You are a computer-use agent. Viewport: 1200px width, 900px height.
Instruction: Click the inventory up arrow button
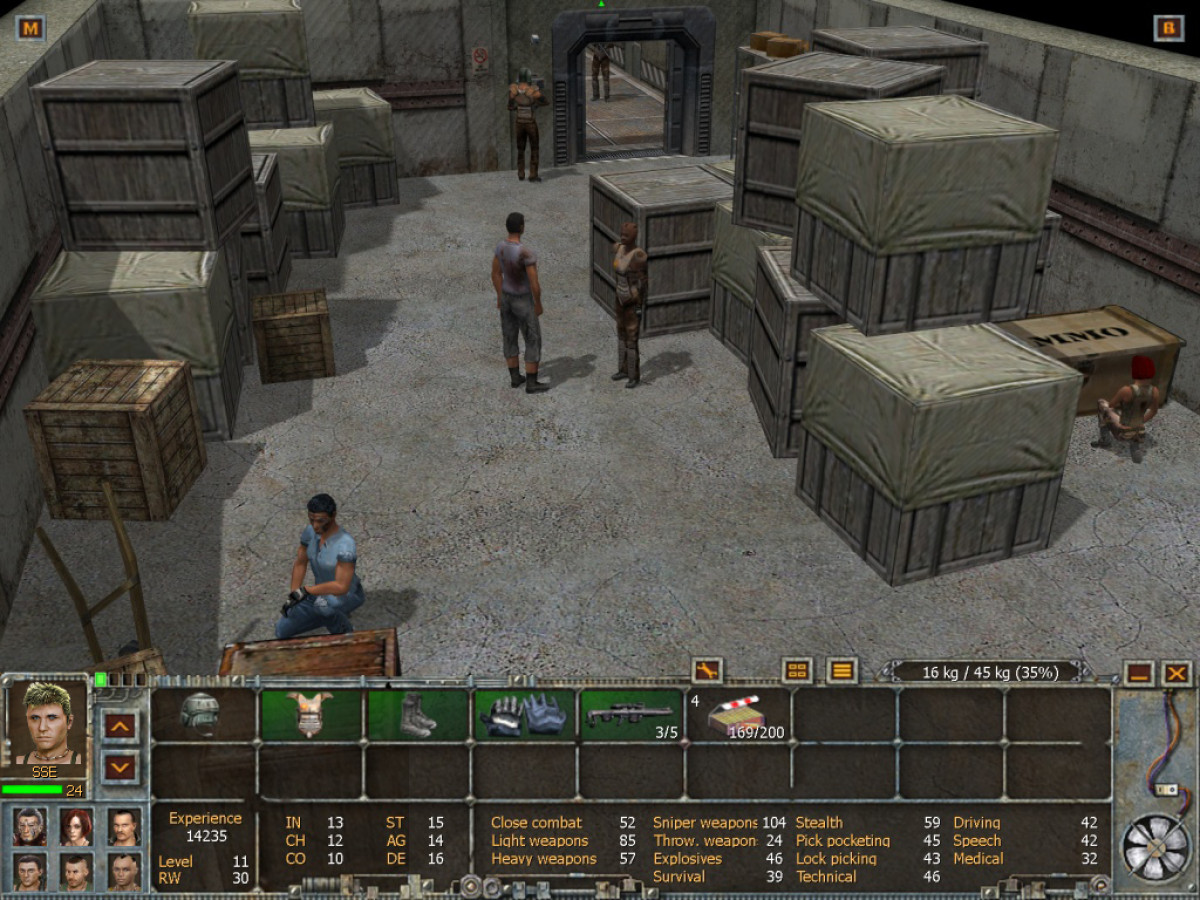pyautogui.click(x=121, y=724)
